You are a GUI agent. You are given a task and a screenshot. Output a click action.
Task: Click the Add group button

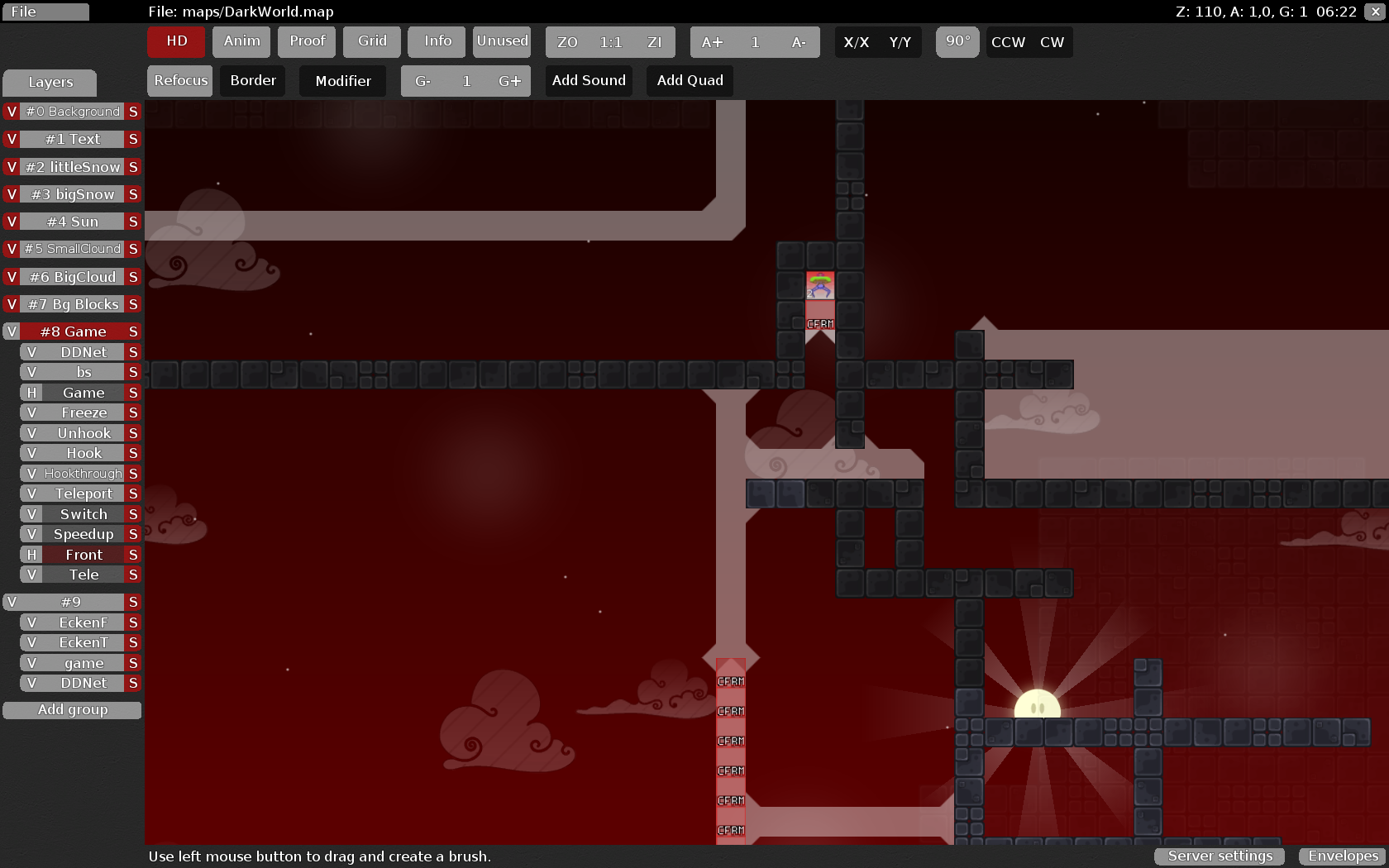click(x=73, y=710)
